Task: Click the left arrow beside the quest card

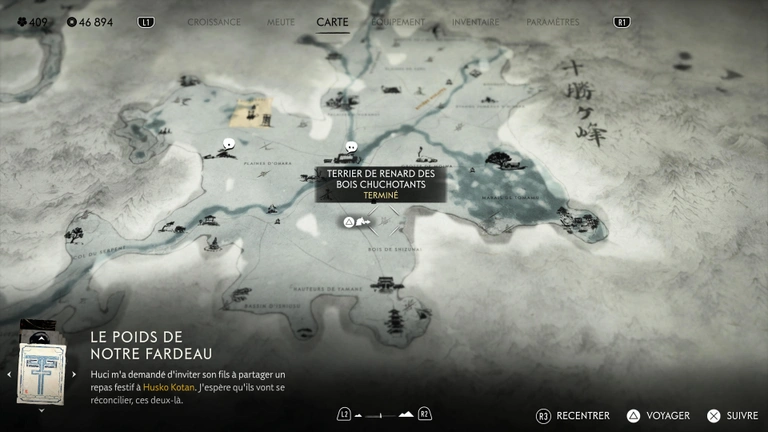Action: tap(9, 374)
